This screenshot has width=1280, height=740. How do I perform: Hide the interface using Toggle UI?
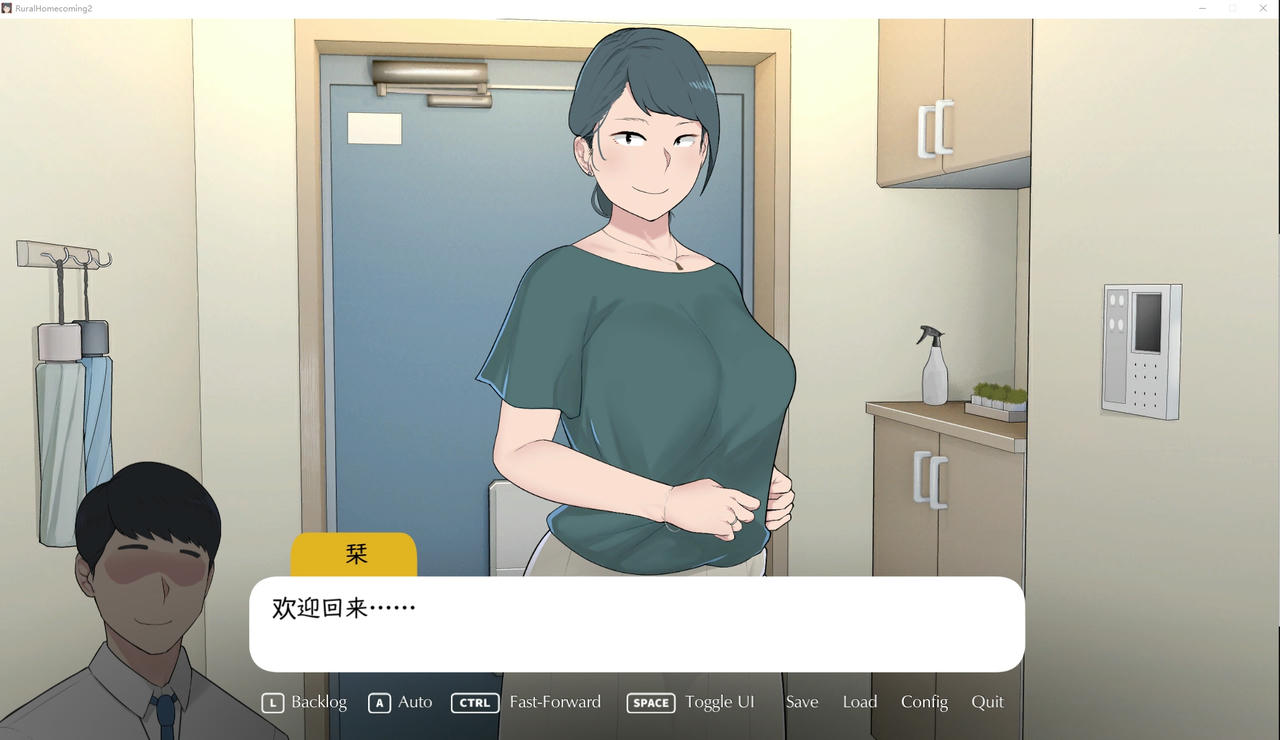coord(720,702)
